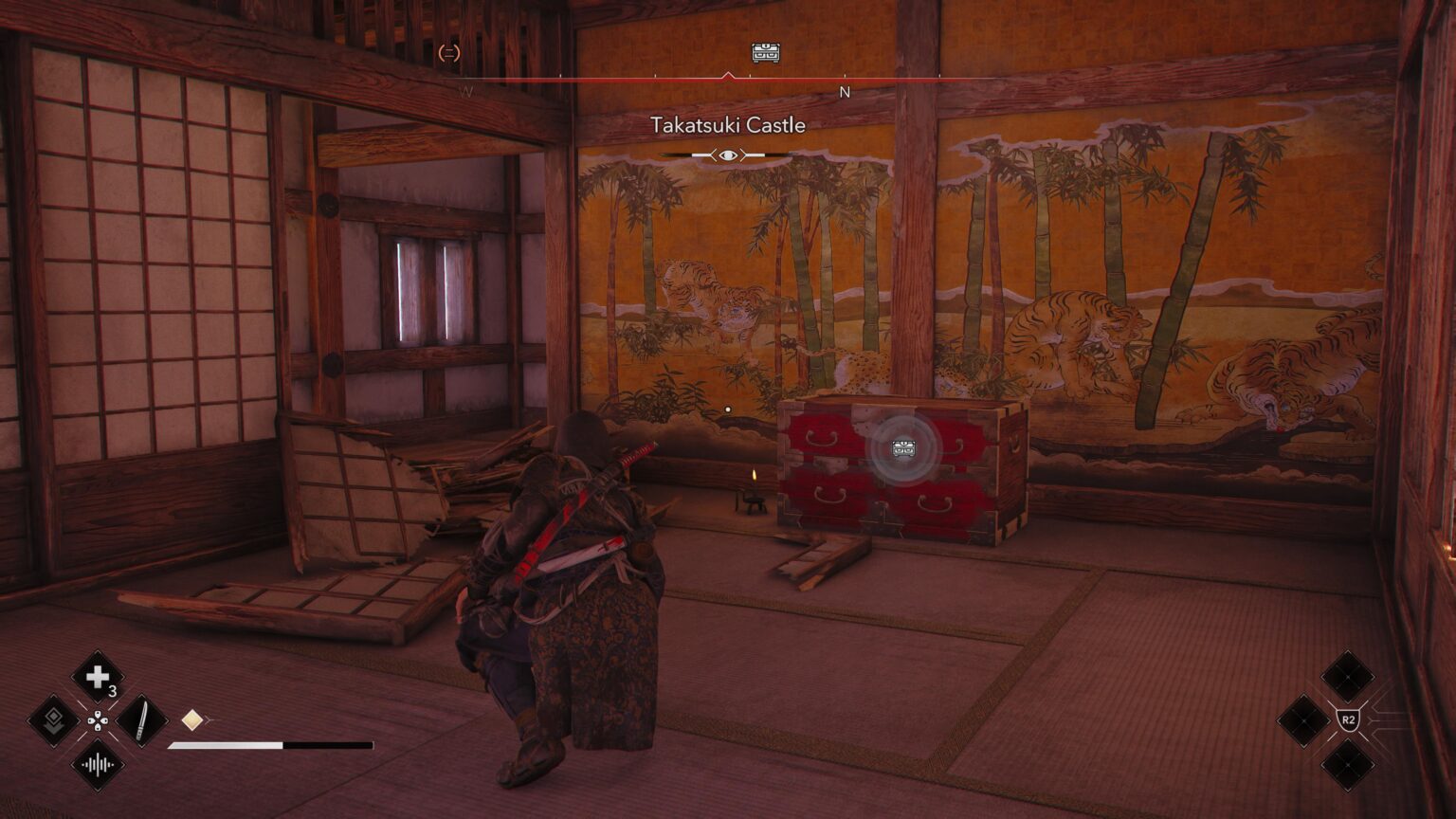The image size is (1456, 819).
Task: Click the white charge progress bar
Action: 226,746
